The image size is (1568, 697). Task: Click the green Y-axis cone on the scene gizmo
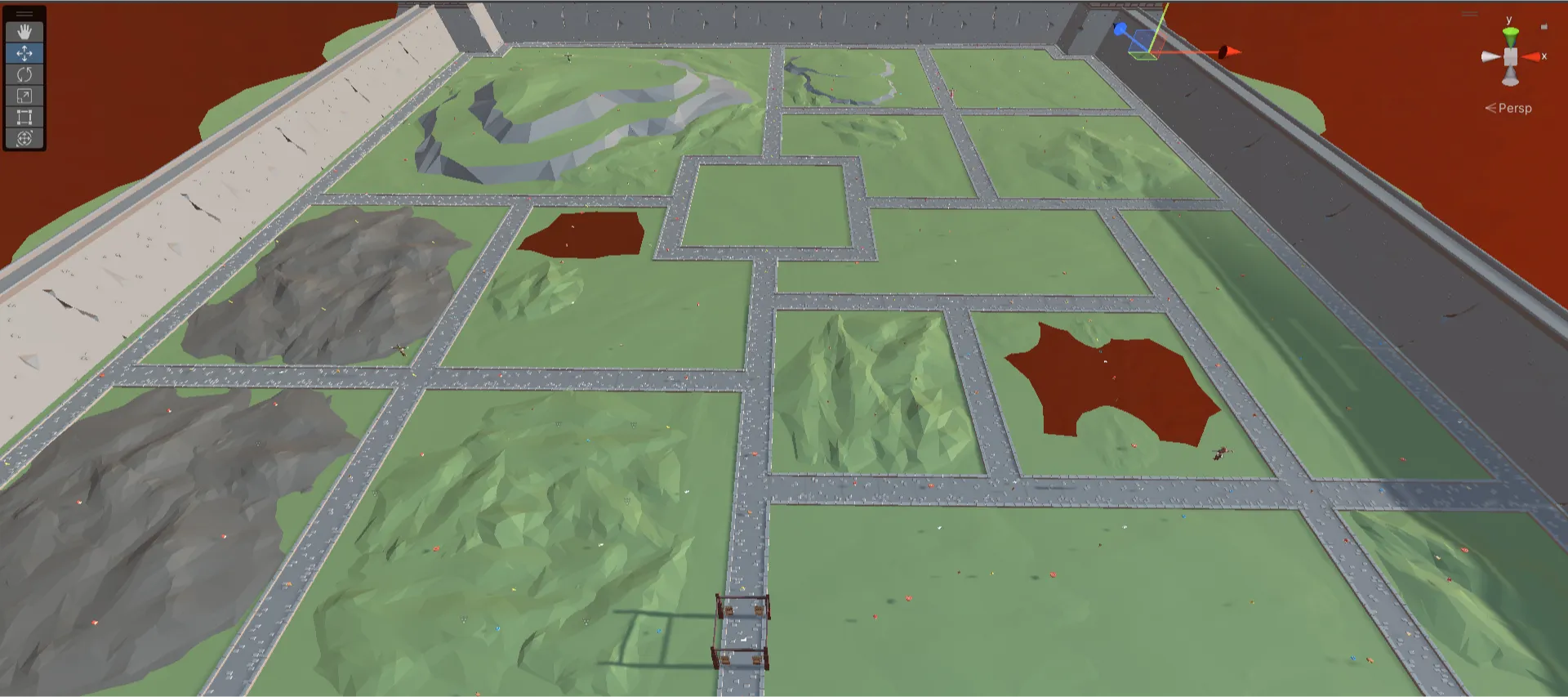(x=1510, y=34)
